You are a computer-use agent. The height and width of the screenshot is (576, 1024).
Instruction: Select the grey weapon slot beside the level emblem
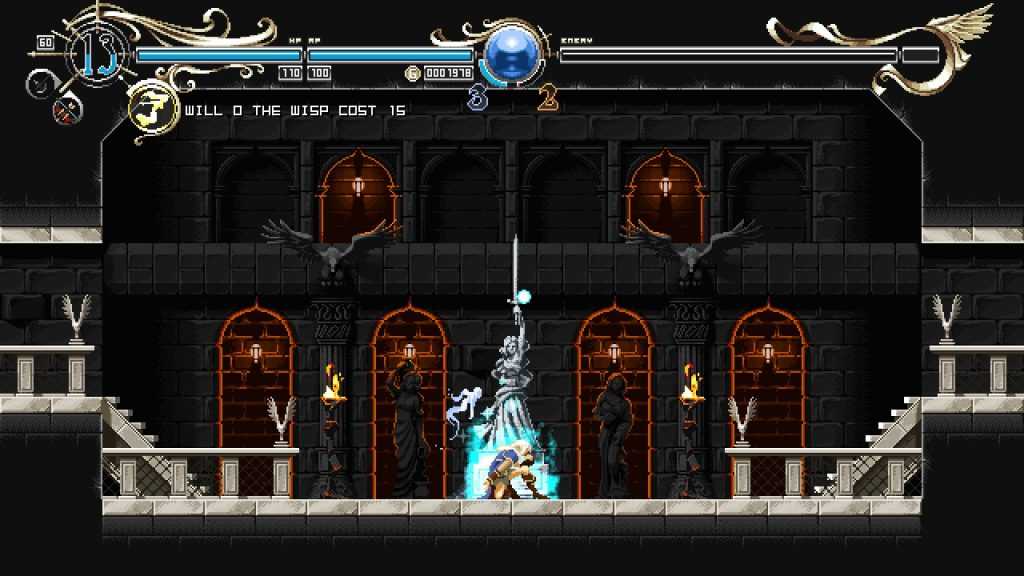tap(42, 86)
